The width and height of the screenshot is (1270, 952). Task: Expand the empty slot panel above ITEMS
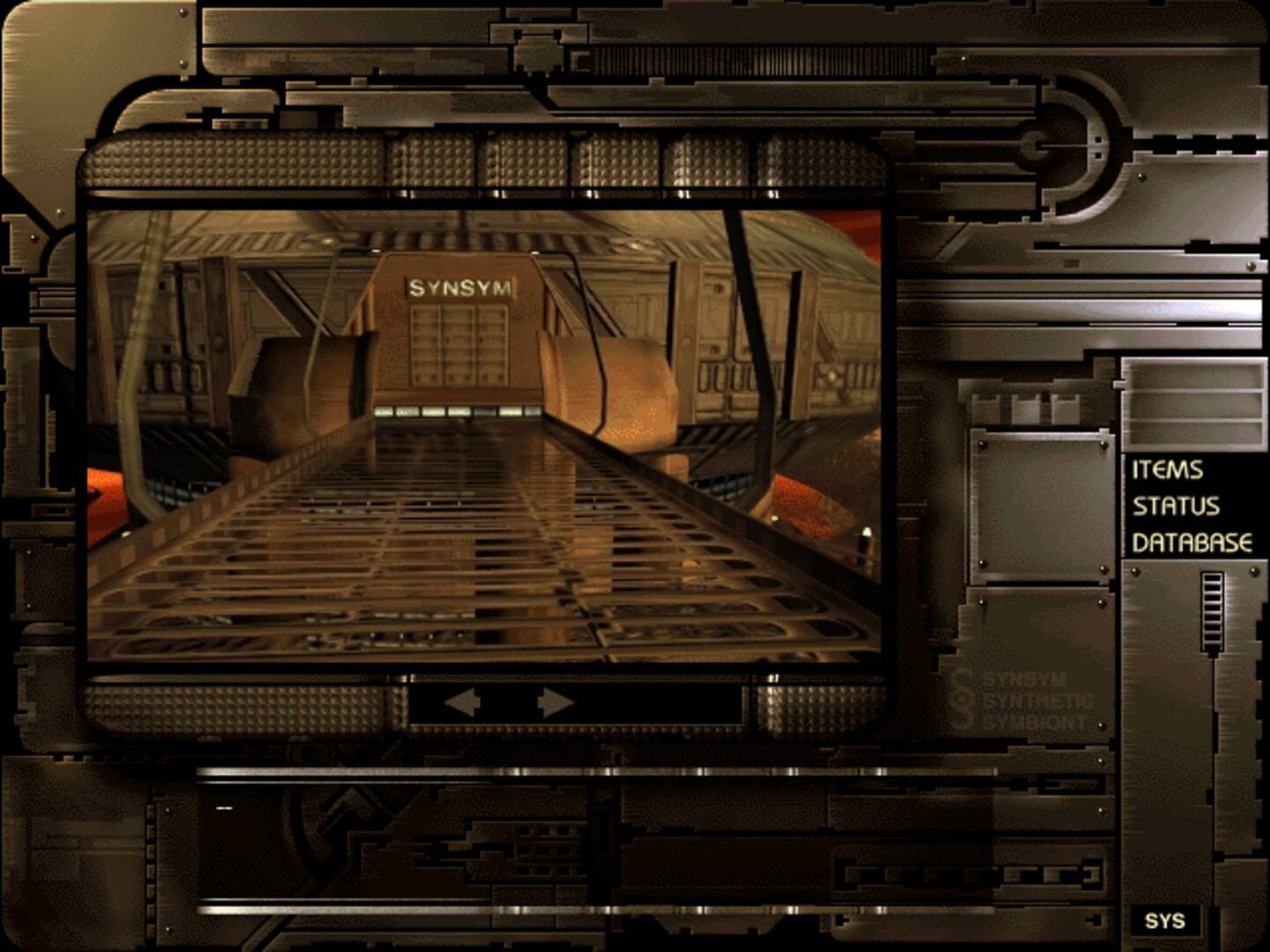1195,405
